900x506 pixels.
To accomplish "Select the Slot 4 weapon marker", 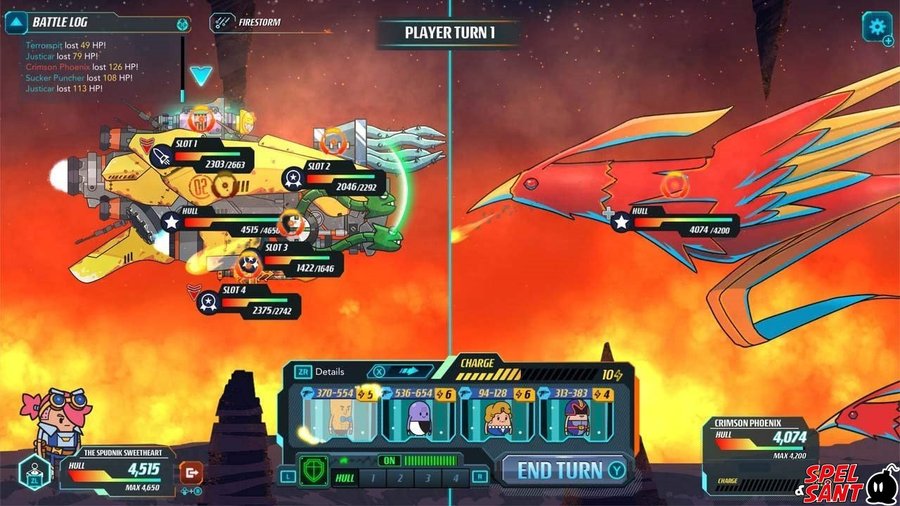I will tap(208, 300).
